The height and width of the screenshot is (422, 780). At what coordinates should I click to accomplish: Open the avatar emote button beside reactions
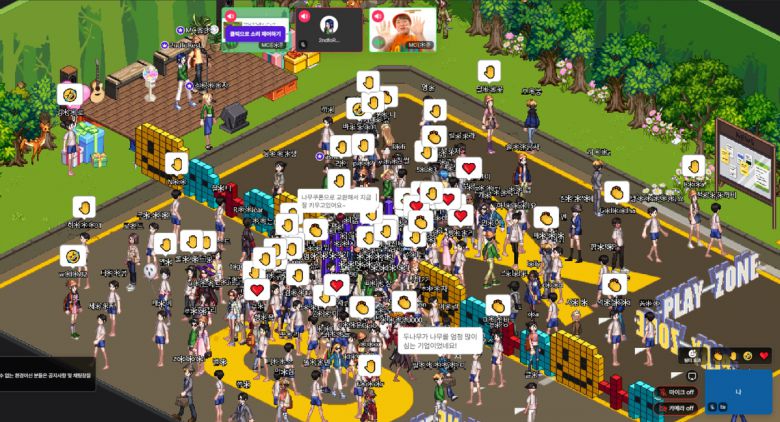[x=692, y=355]
